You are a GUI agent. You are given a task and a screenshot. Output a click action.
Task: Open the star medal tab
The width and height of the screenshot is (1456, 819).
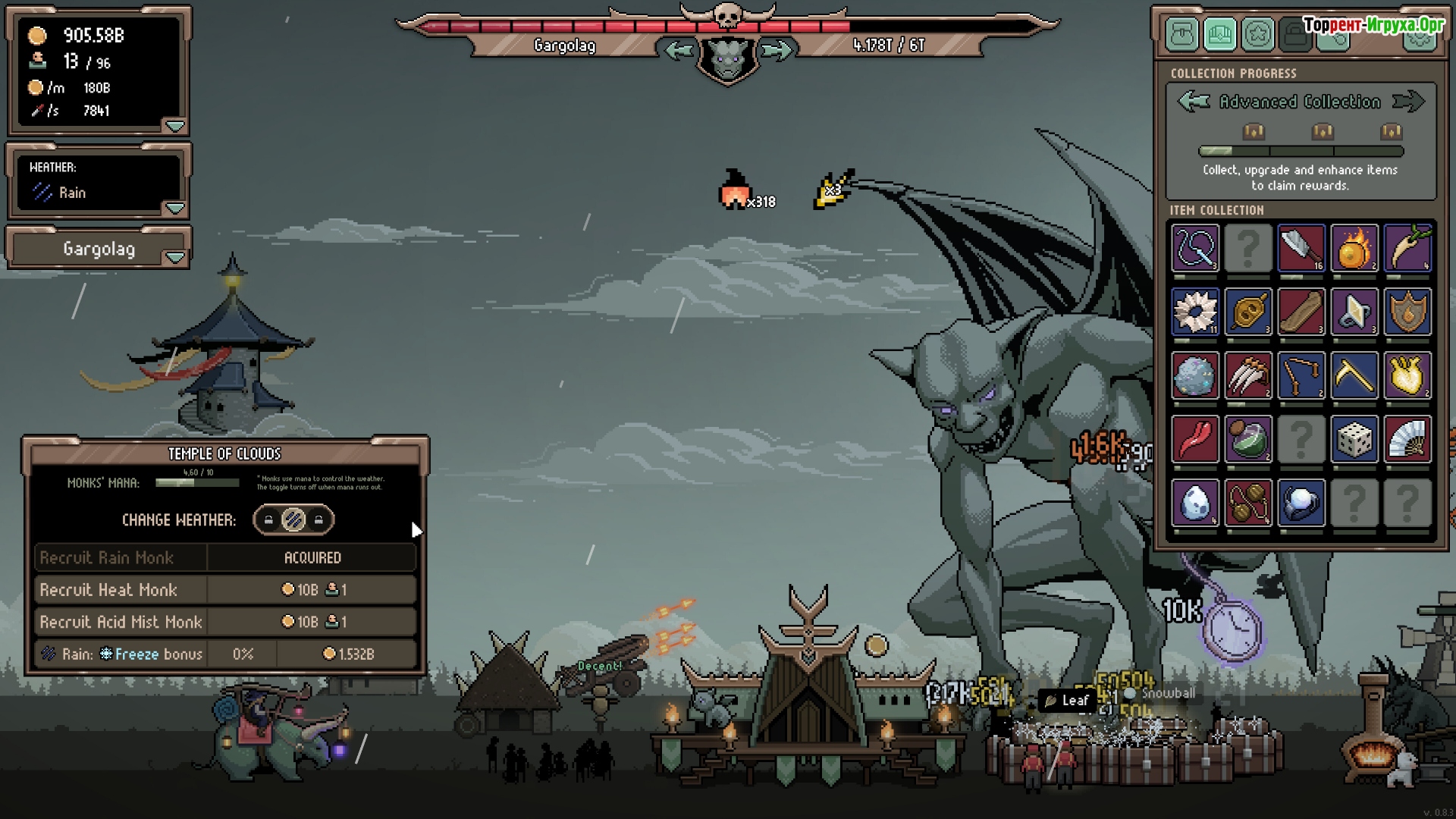coord(1258,34)
